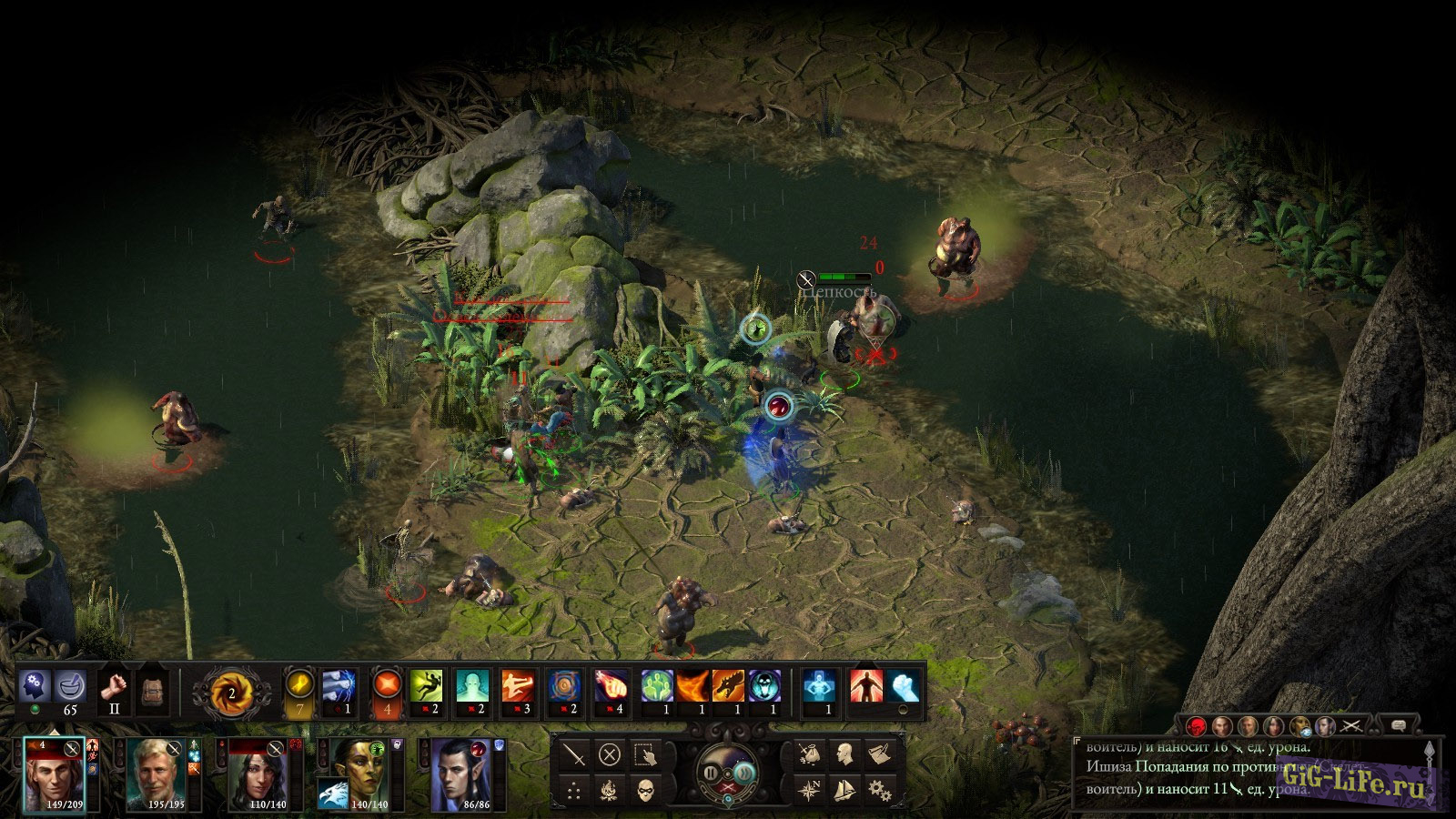
Task: Filter combat log by crossed swords
Action: [1351, 725]
